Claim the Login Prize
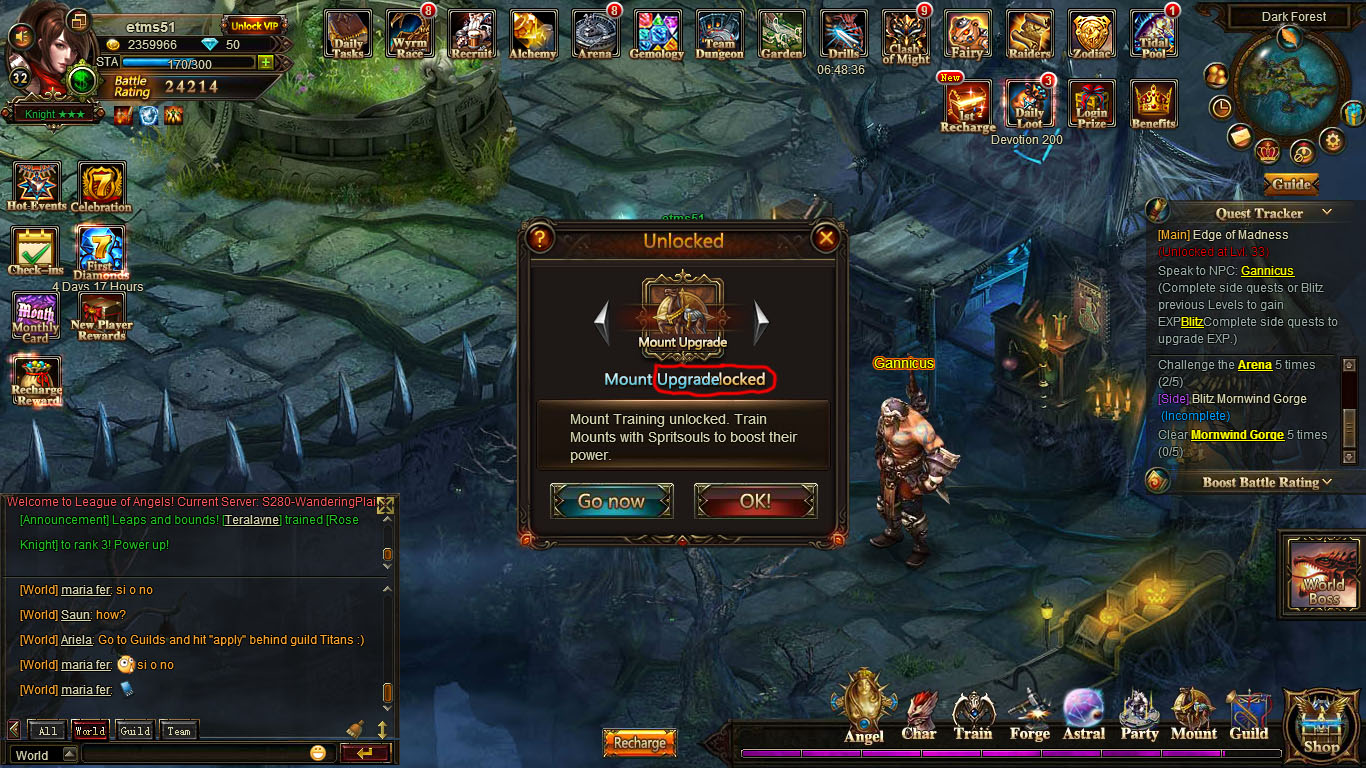Image resolution: width=1366 pixels, height=768 pixels. [x=1092, y=106]
